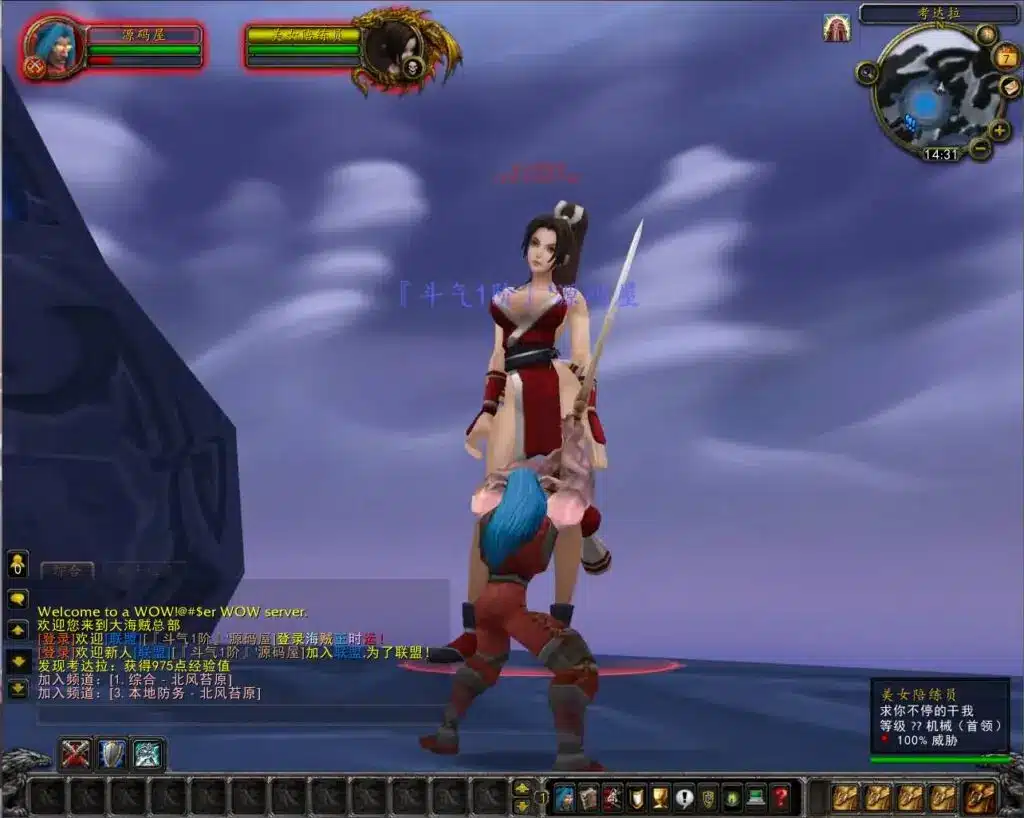Image resolution: width=1024 pixels, height=818 pixels.
Task: Select the target portrait in the dragon frame
Action: point(389,47)
